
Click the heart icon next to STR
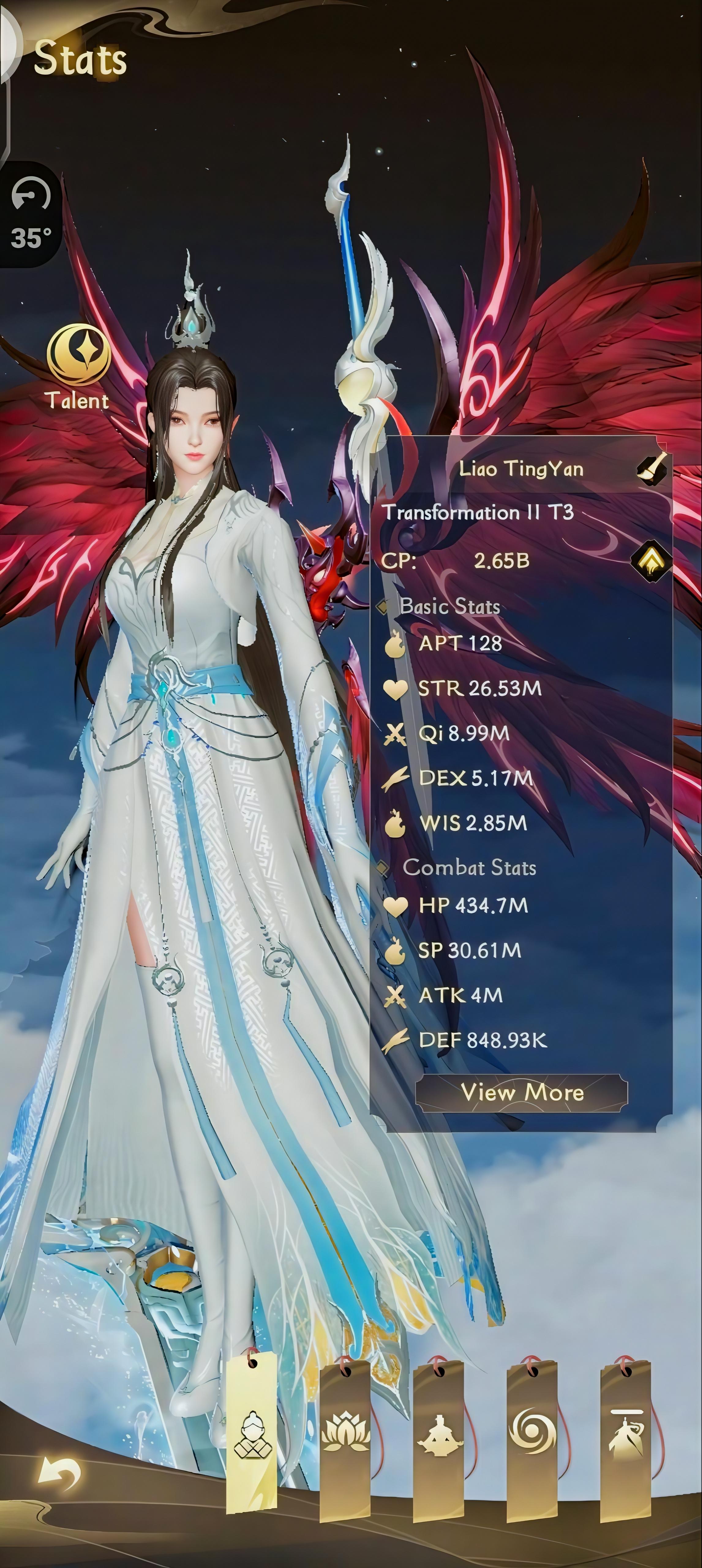[x=397, y=688]
